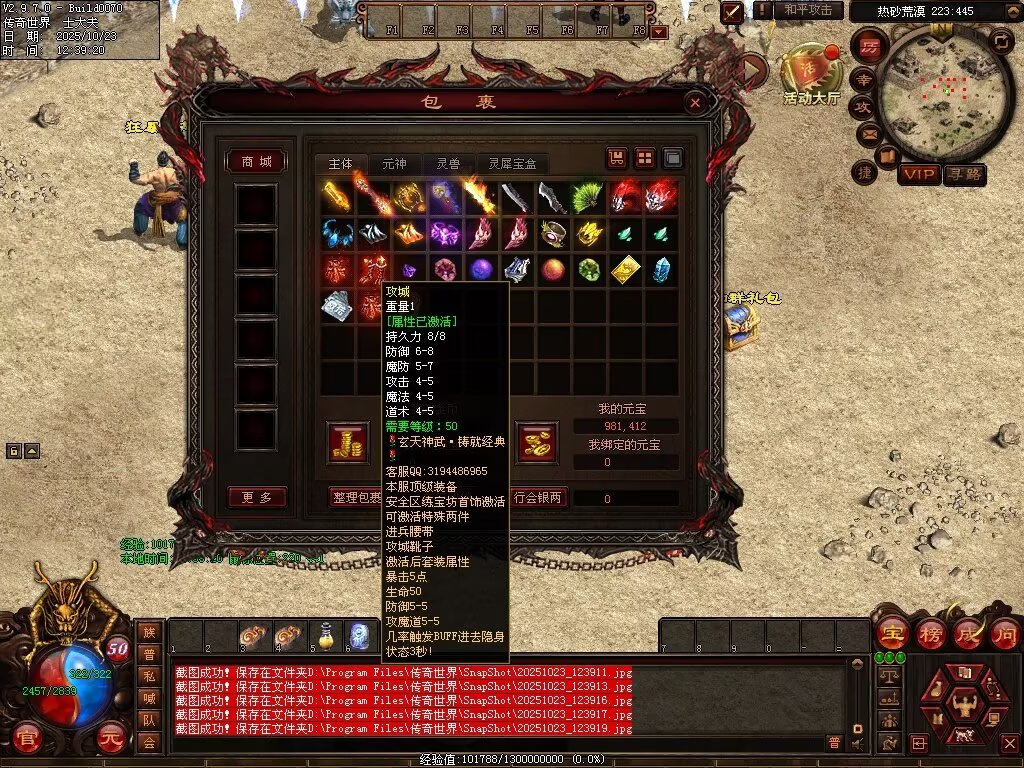Open the 宝 button at bottom right

[x=891, y=633]
